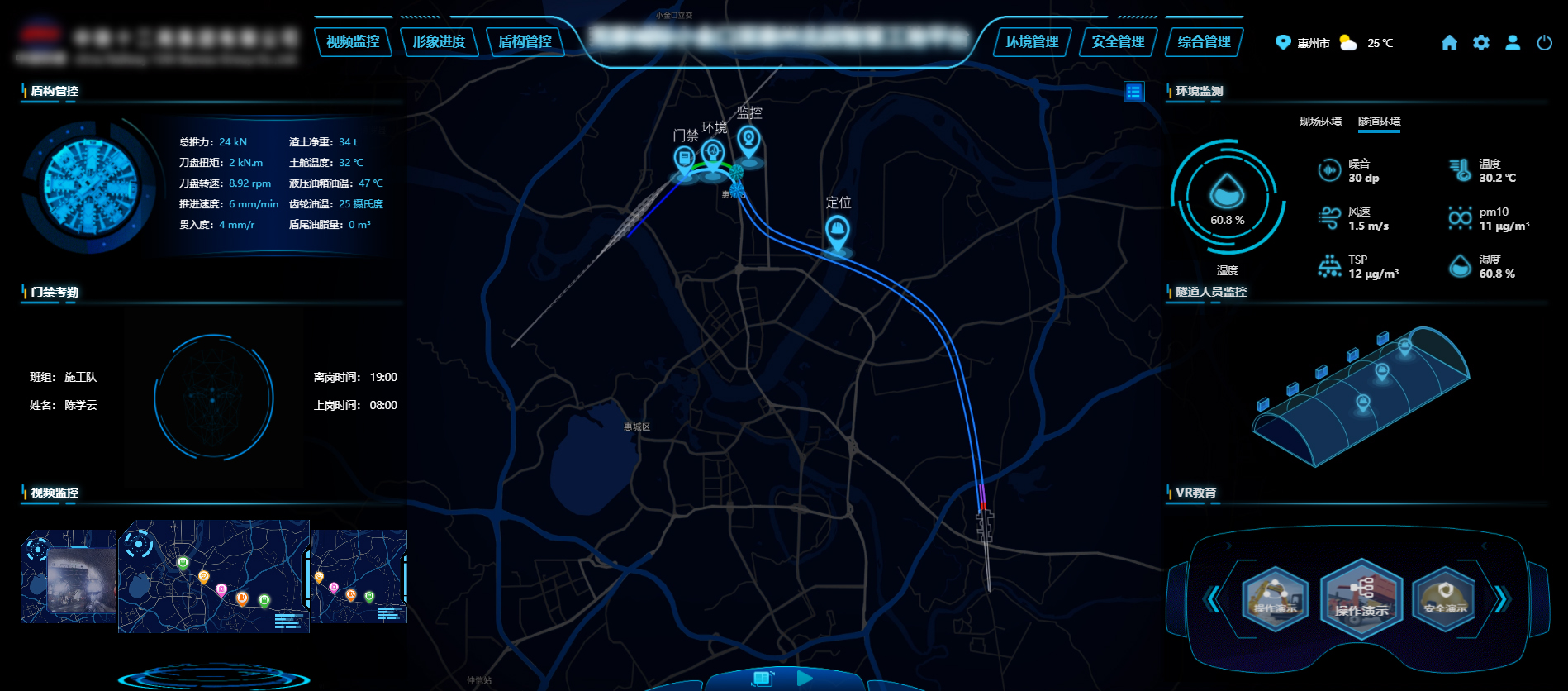Open the 监控 camera map marker
This screenshot has height=691, width=1568.
coord(748,139)
